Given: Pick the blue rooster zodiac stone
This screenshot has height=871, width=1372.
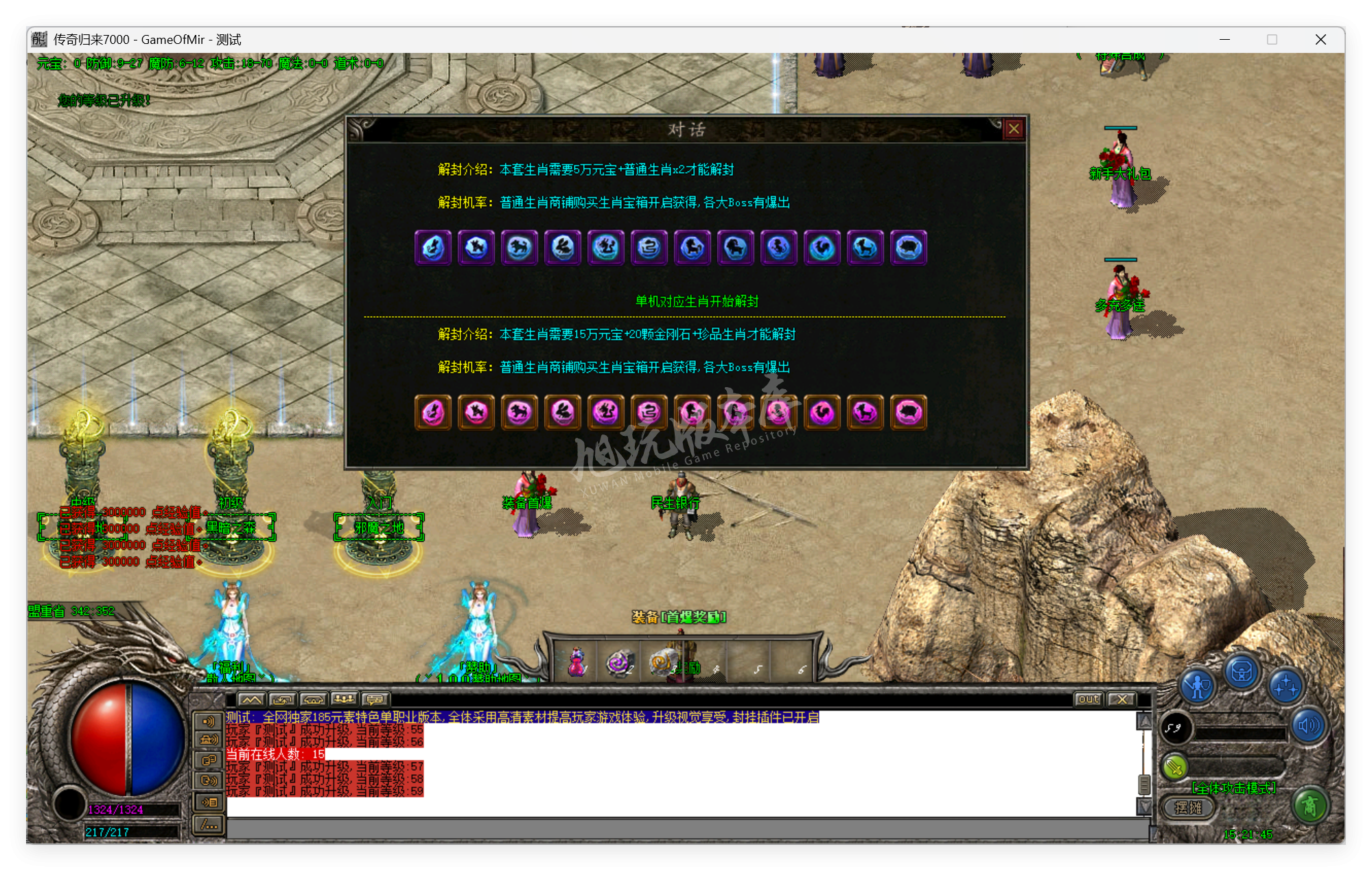Looking at the screenshot, I should (x=822, y=248).
